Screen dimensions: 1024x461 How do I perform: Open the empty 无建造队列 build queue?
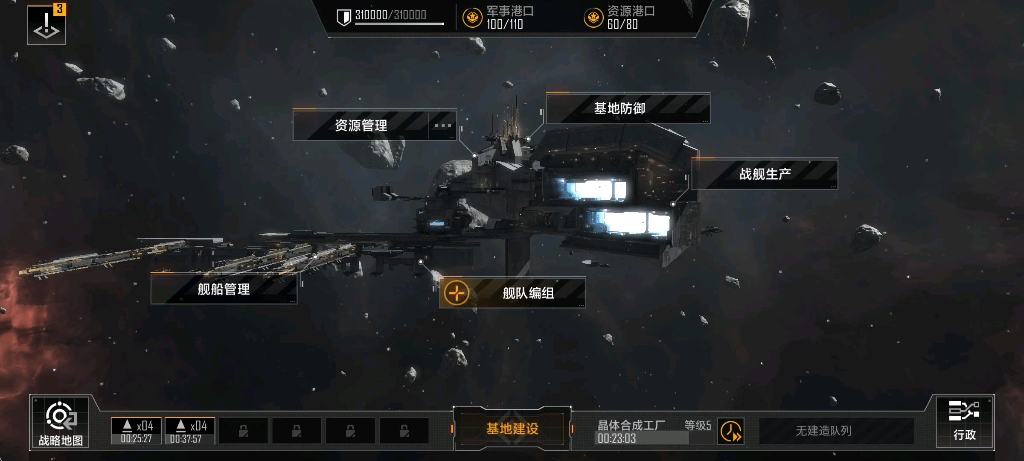click(x=836, y=431)
